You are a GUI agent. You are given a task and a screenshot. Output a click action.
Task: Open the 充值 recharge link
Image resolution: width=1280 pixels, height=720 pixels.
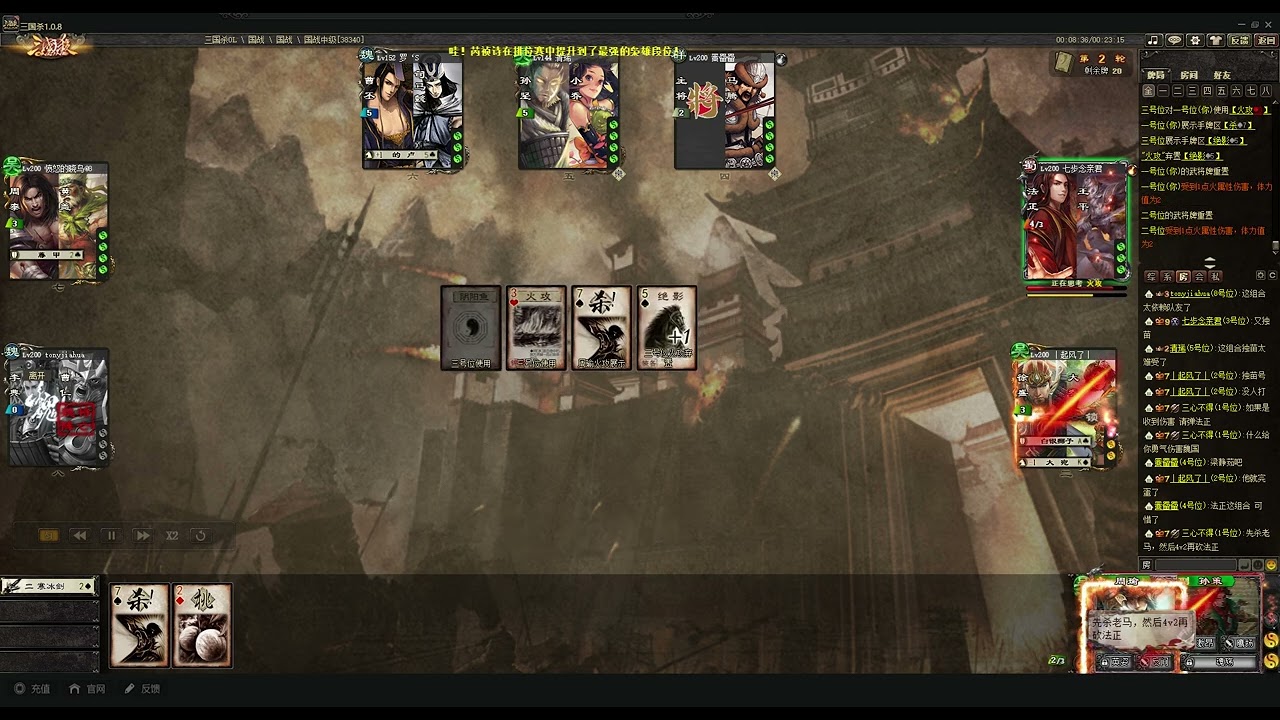(32, 689)
